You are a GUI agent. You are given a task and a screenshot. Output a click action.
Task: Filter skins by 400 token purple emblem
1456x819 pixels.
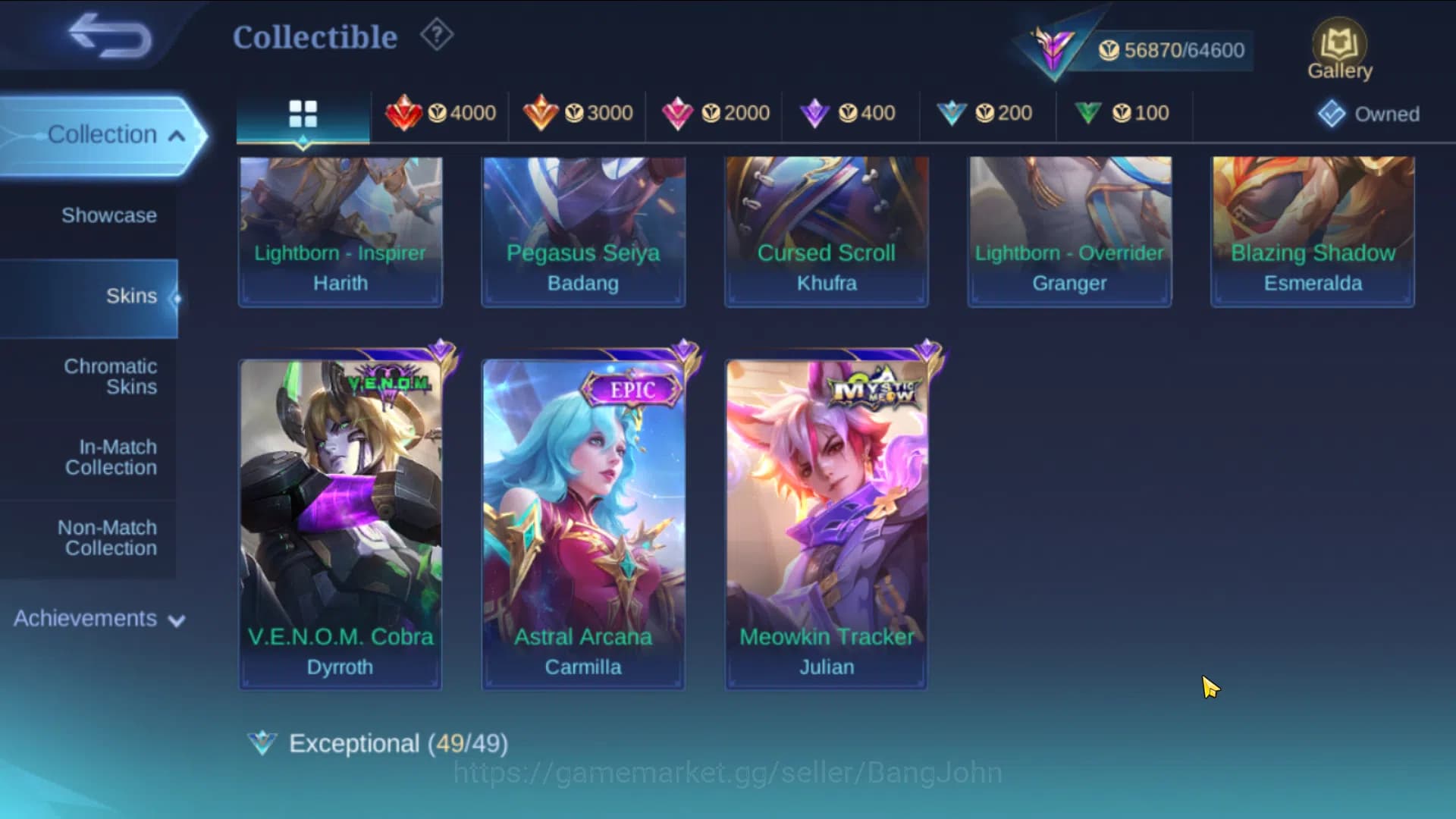(849, 112)
